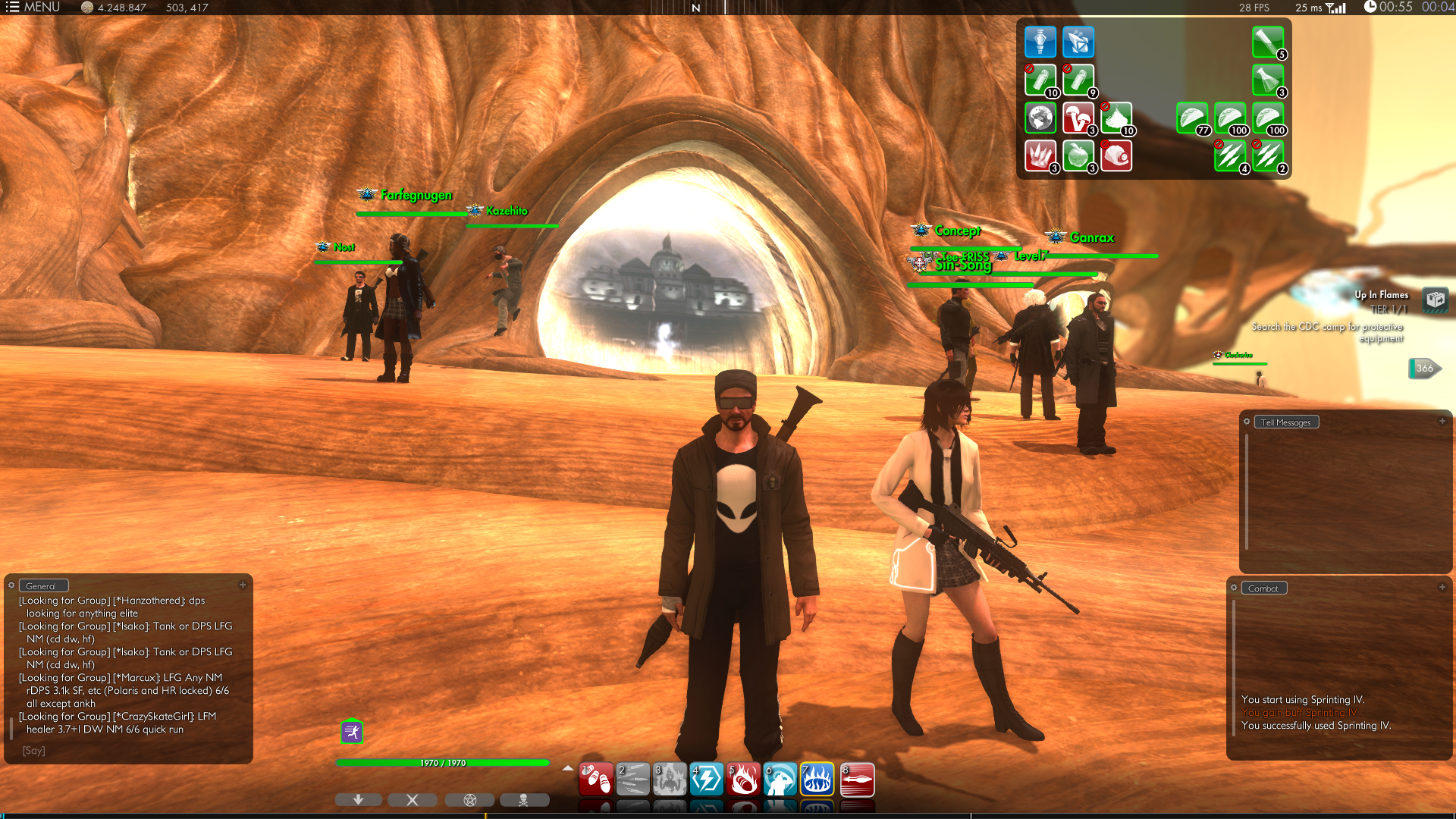Select the globe icon slot

1040,118
